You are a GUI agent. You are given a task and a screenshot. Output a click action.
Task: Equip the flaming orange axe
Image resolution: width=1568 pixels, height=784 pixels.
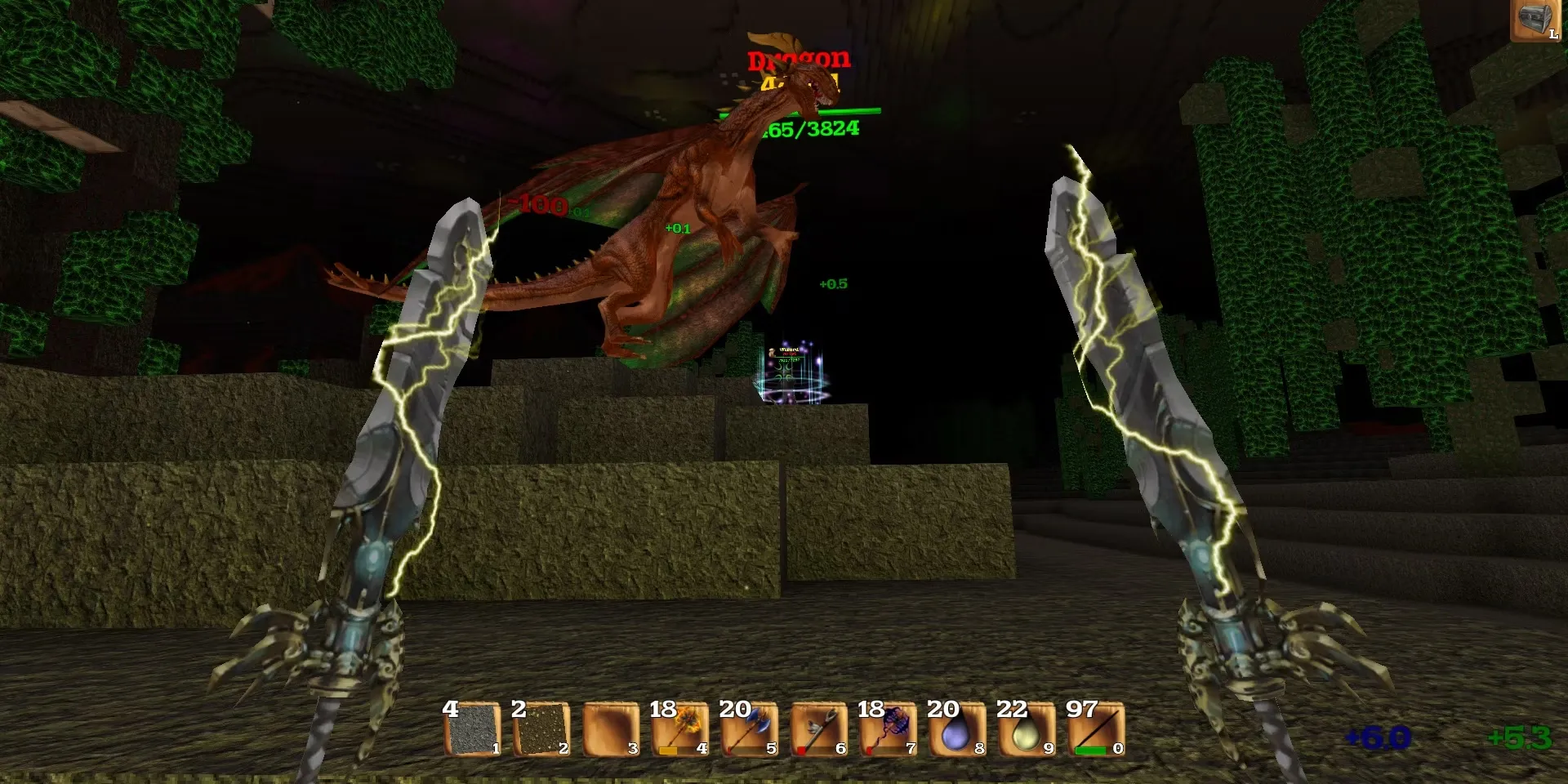pyautogui.click(x=680, y=729)
